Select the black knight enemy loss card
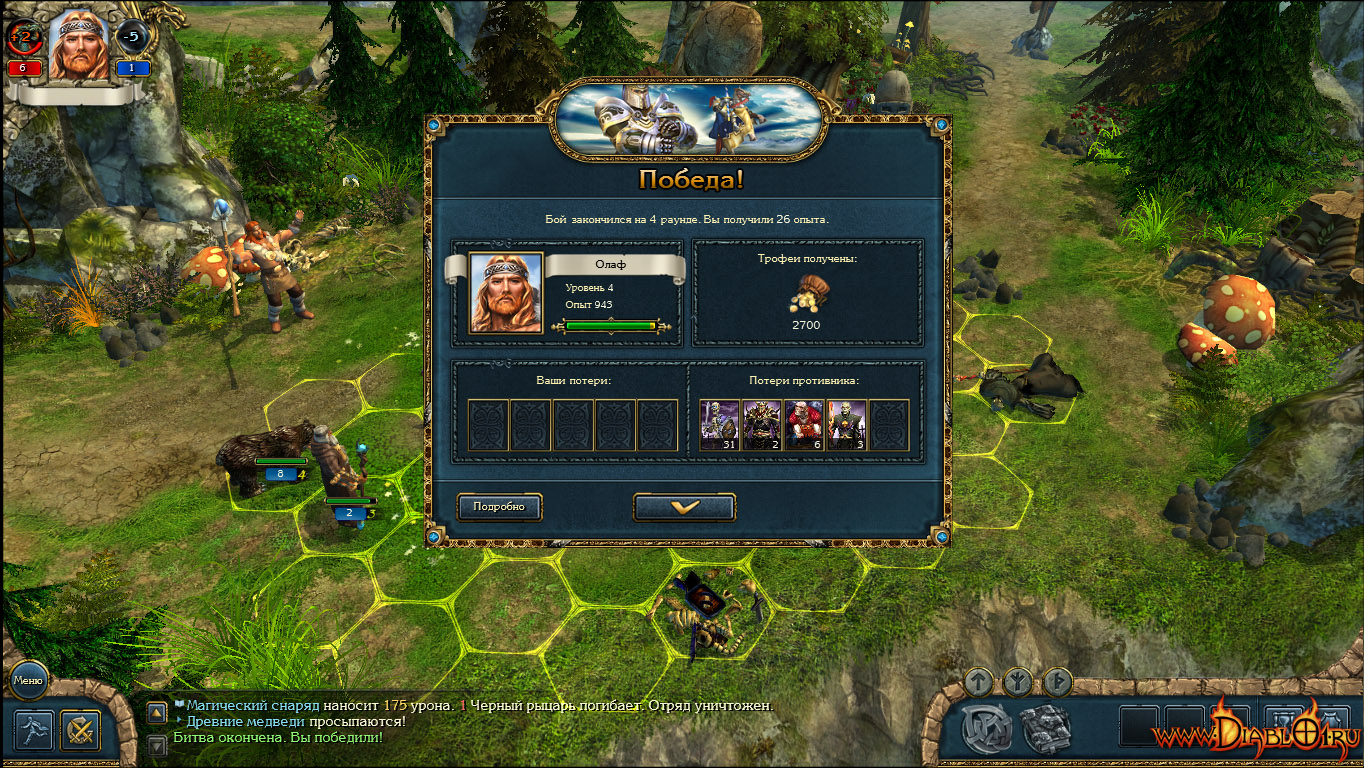The image size is (1364, 768). point(762,425)
